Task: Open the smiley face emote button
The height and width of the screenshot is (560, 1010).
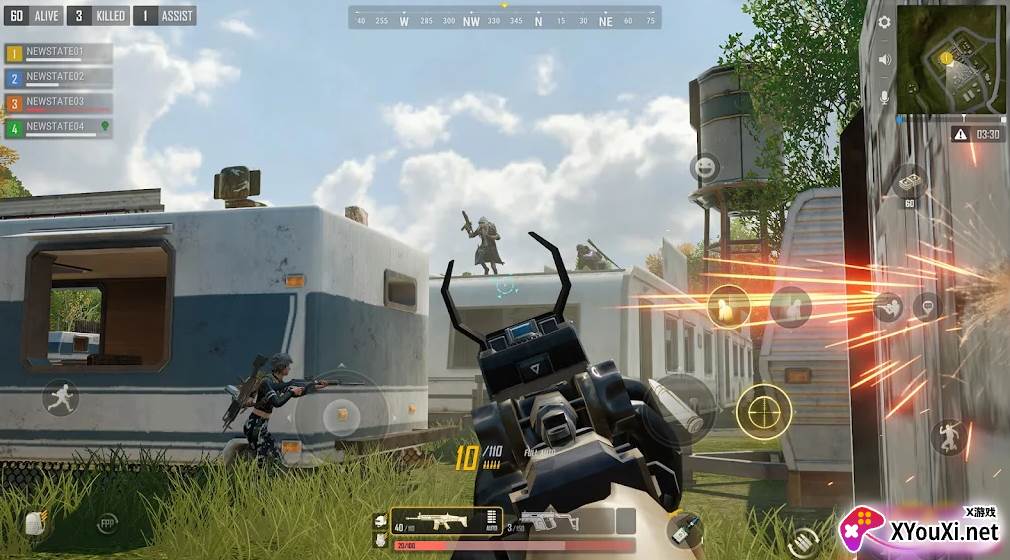Action: point(705,167)
